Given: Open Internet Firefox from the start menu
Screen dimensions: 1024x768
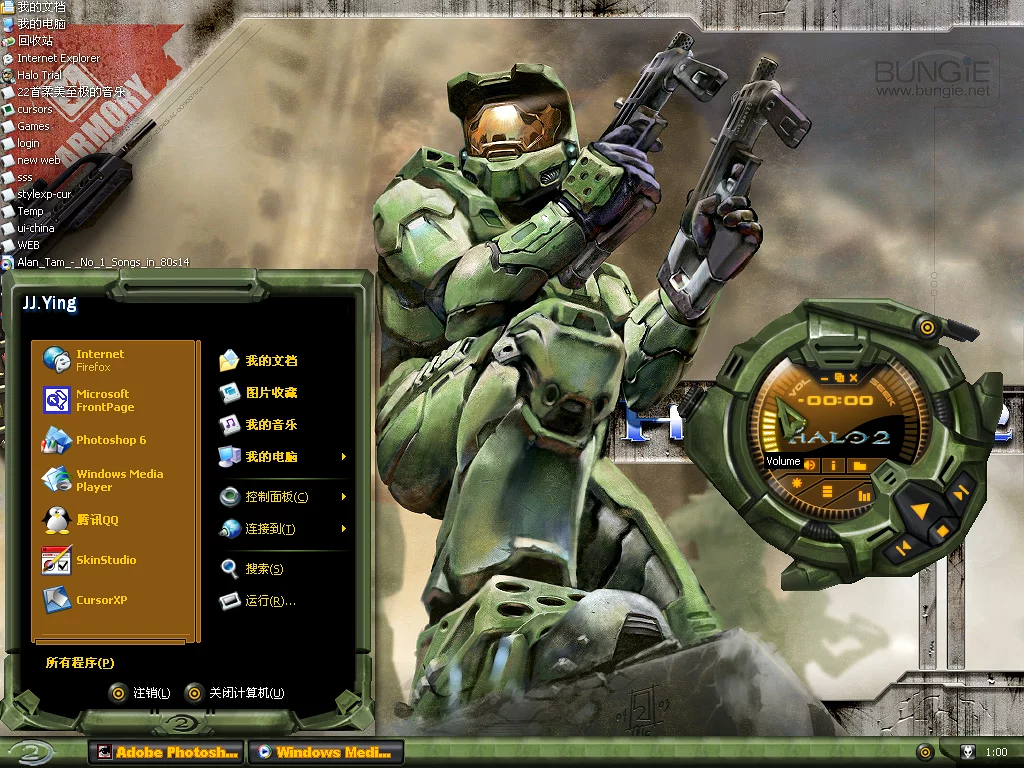Looking at the screenshot, I should click(x=99, y=360).
